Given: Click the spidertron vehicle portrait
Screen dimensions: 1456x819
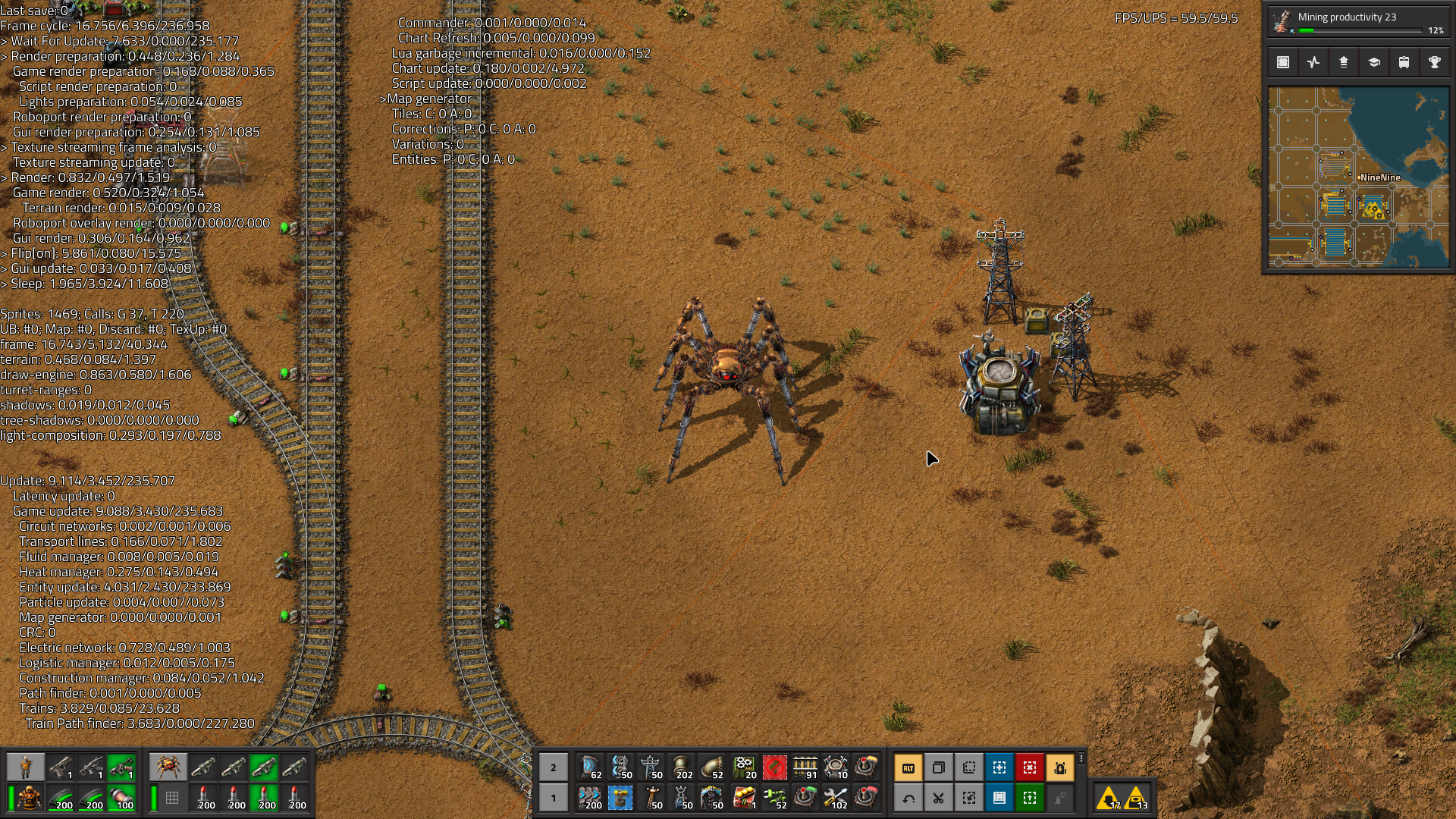Looking at the screenshot, I should pos(168,767).
